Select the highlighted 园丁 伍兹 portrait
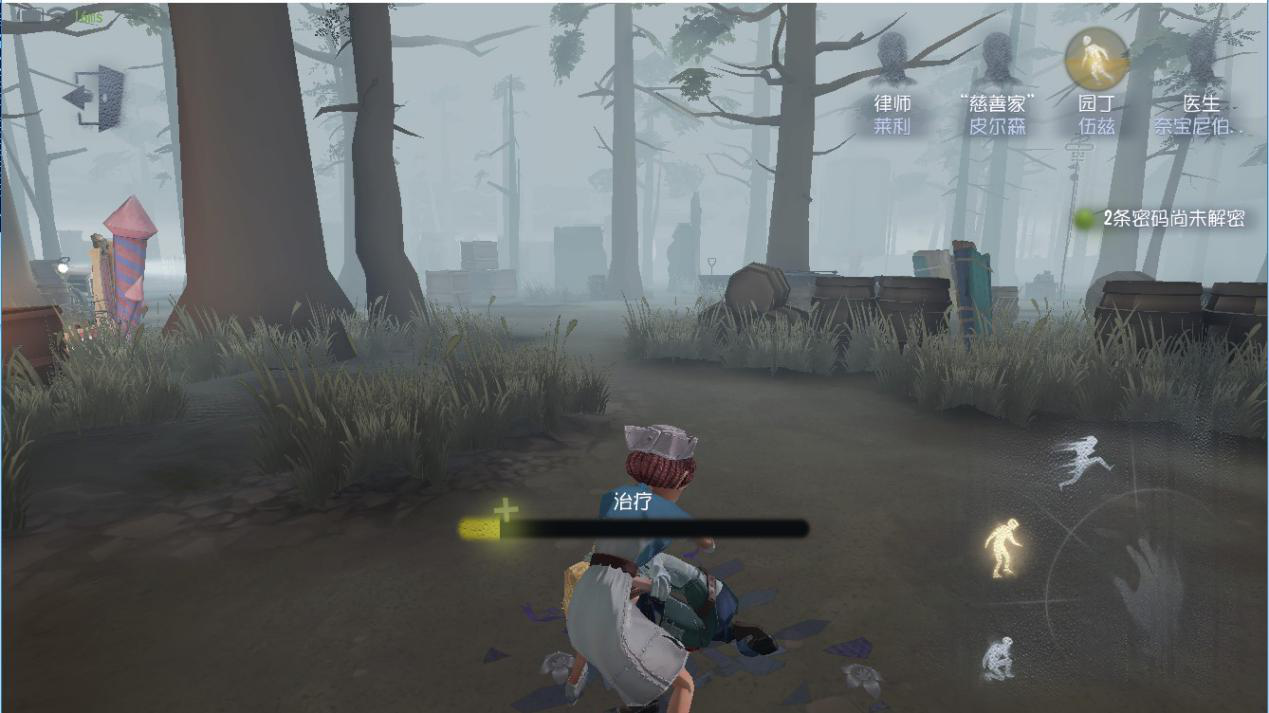The image size is (1269, 713). (1096, 59)
